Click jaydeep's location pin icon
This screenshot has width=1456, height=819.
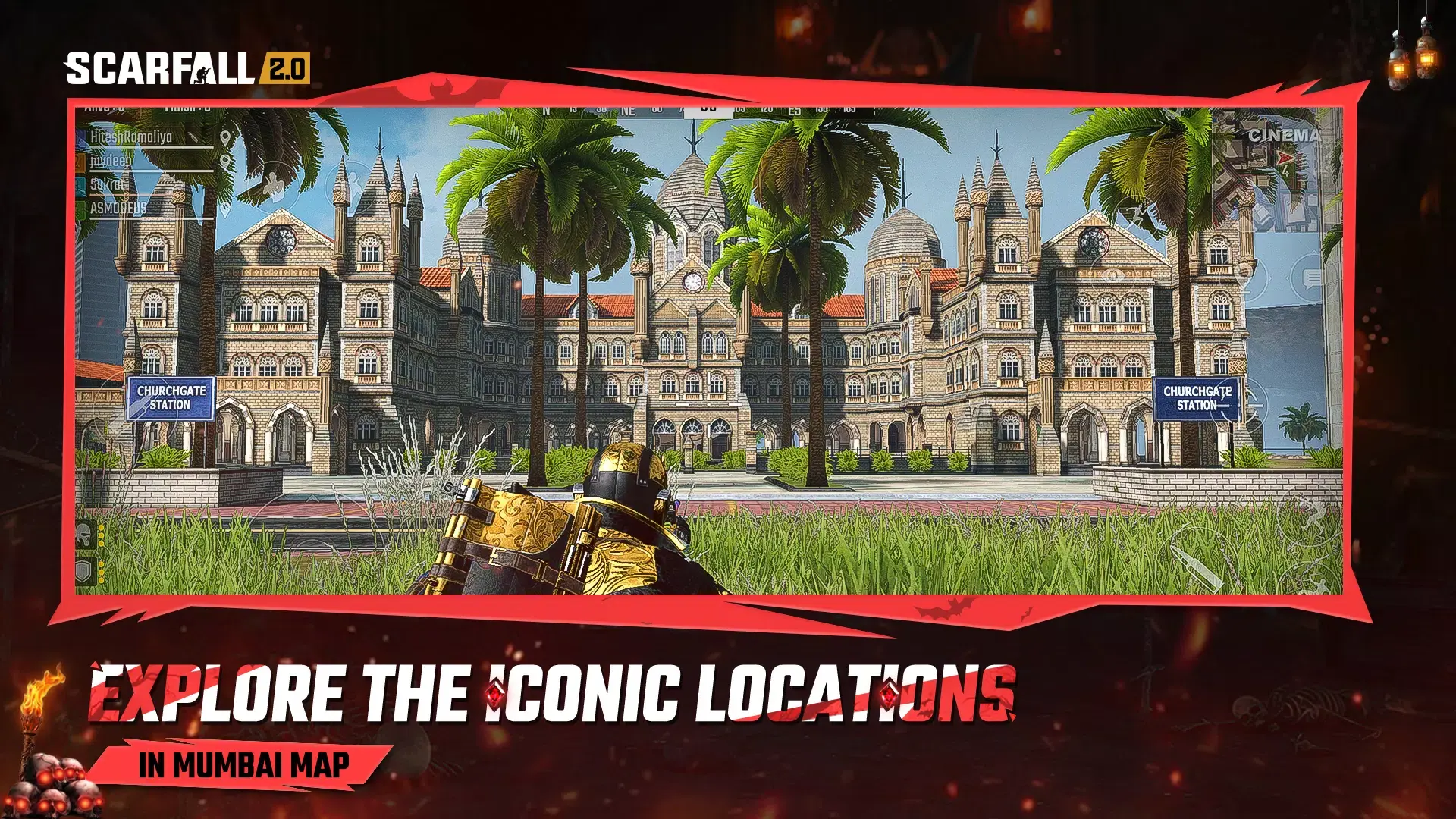pyautogui.click(x=224, y=162)
